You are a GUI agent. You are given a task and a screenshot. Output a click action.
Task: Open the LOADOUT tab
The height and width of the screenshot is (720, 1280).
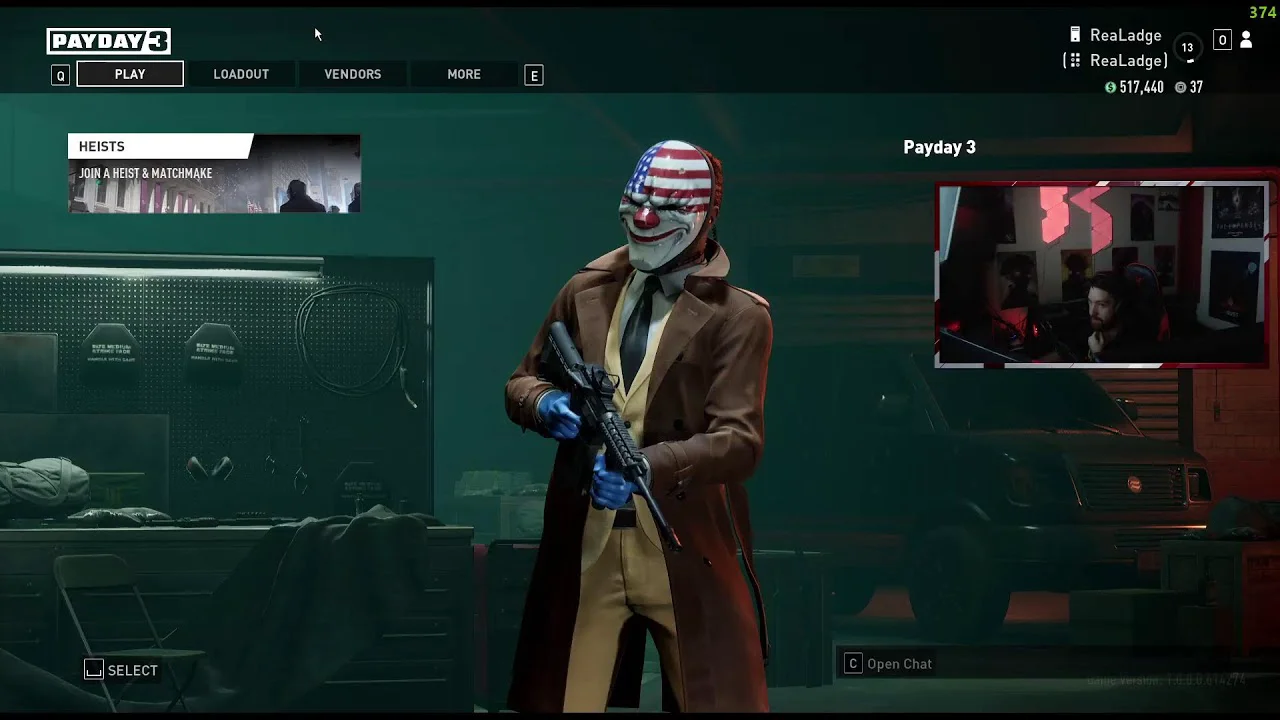(241, 74)
